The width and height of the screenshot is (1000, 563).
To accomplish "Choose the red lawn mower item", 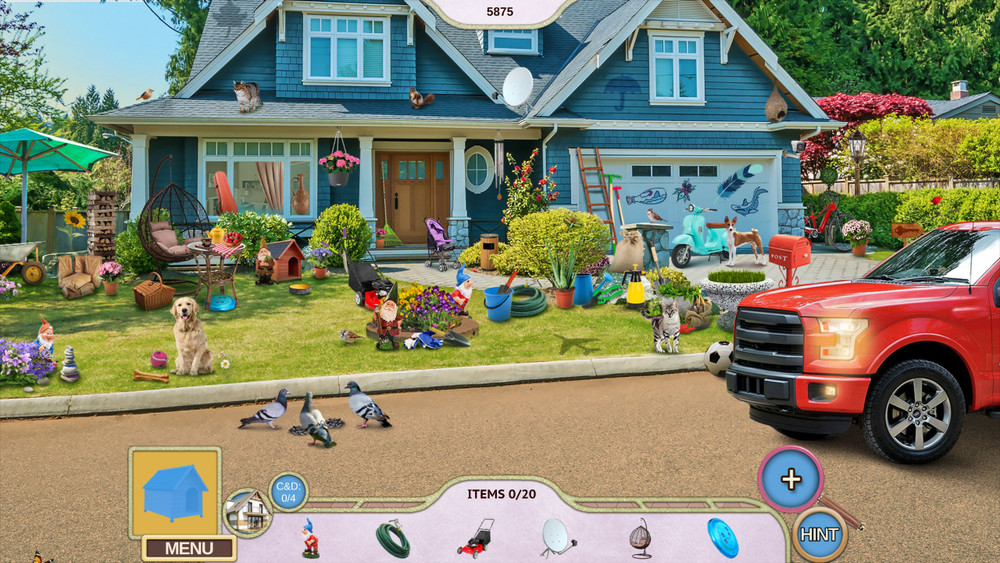I will (475, 537).
